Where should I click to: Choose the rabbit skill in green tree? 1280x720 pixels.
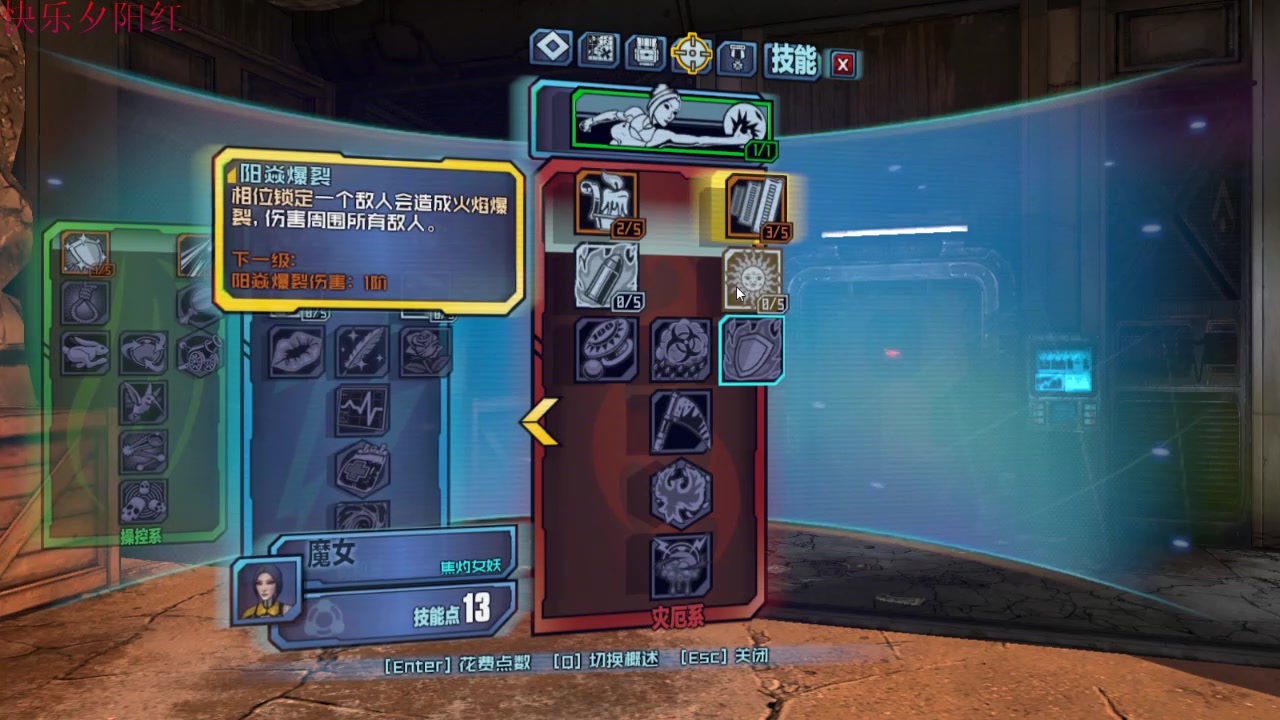pos(86,353)
